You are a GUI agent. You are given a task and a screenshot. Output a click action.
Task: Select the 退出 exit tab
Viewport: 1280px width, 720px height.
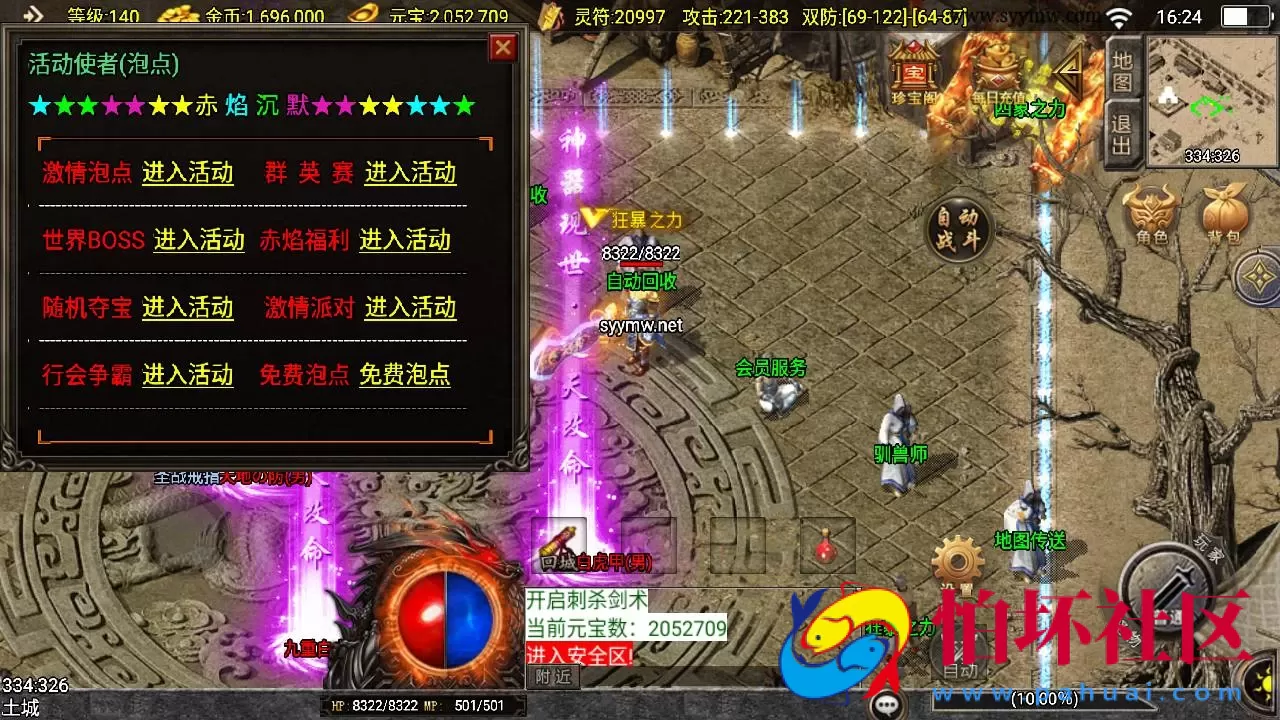(x=1120, y=130)
